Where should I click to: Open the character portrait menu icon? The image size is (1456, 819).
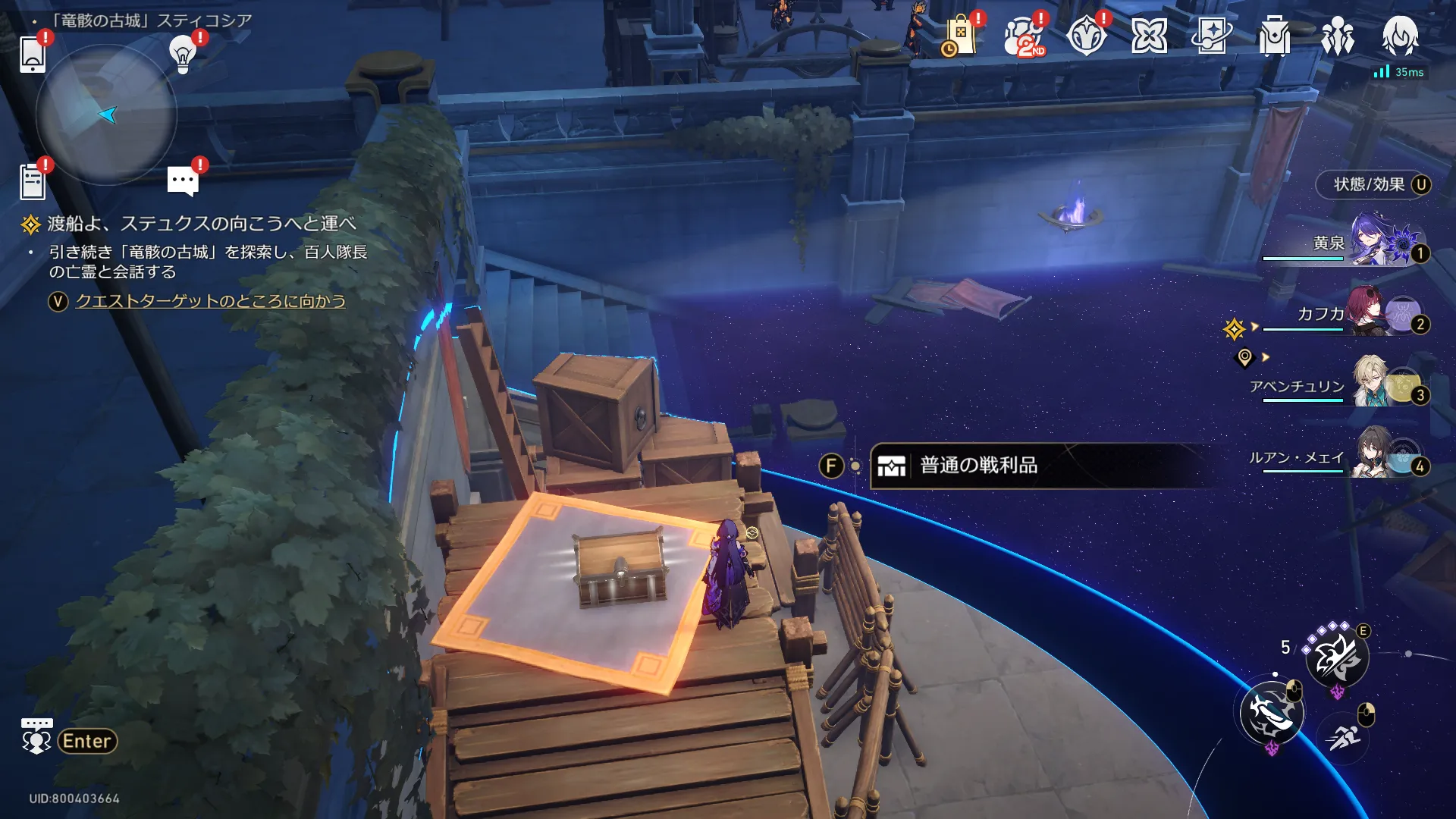[x=1400, y=36]
